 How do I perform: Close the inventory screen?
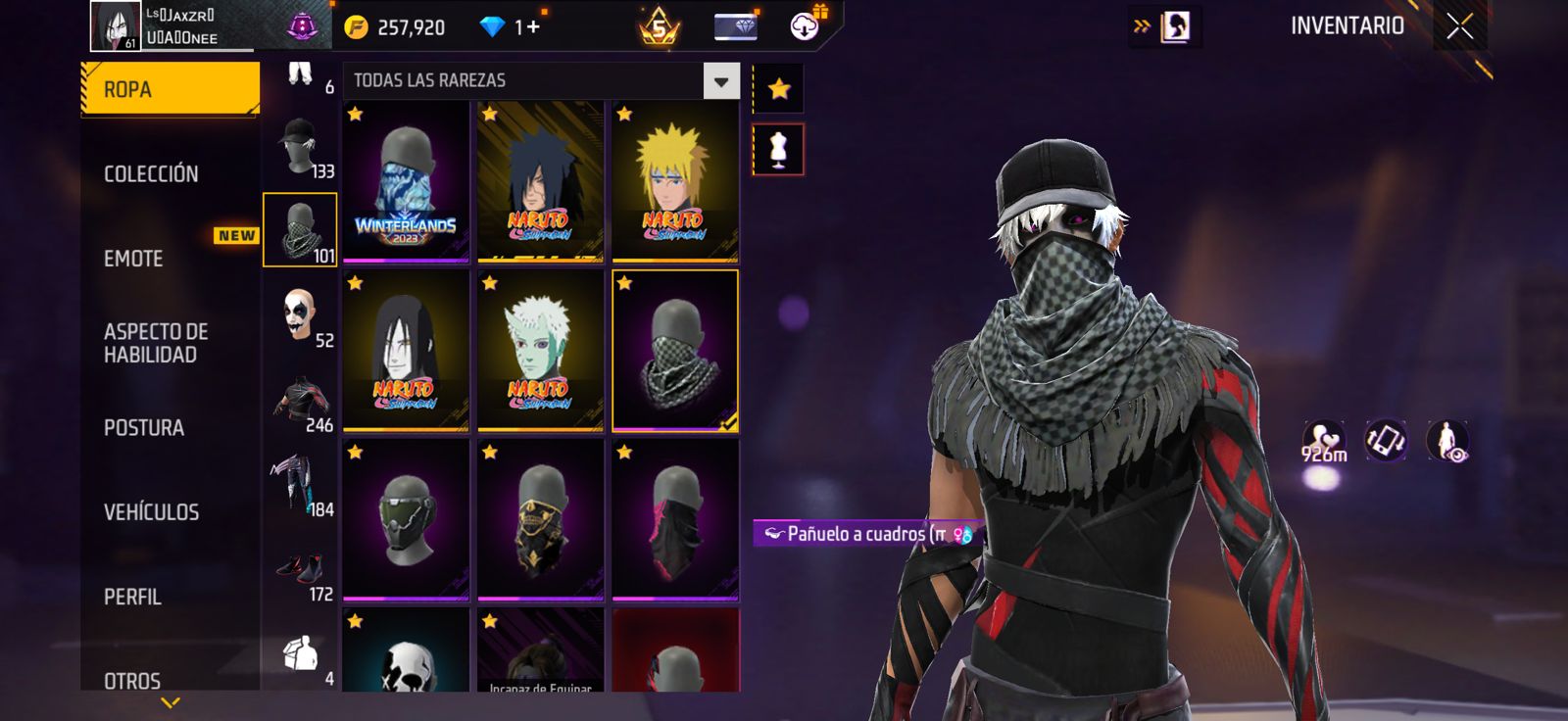click(x=1459, y=27)
